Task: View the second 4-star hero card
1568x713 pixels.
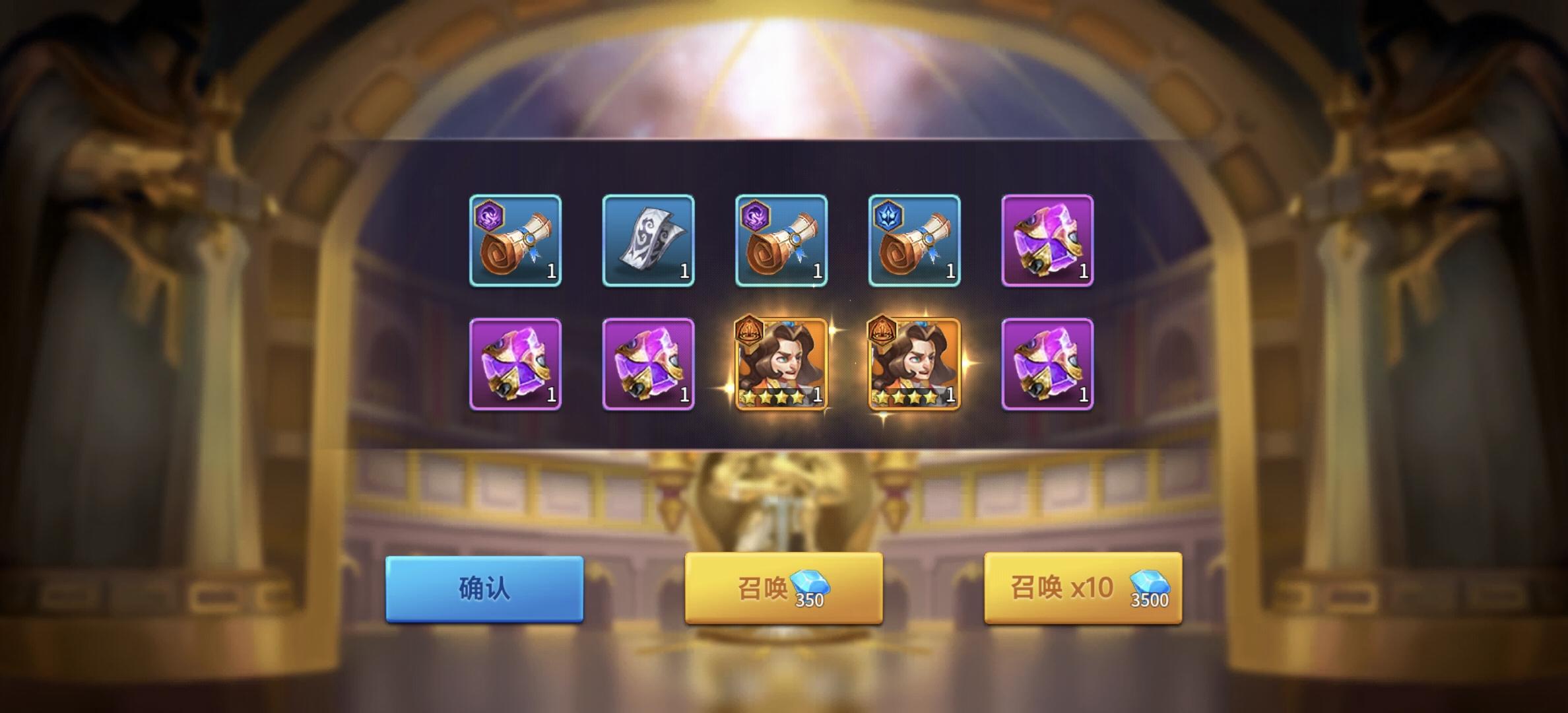Action: 914,362
